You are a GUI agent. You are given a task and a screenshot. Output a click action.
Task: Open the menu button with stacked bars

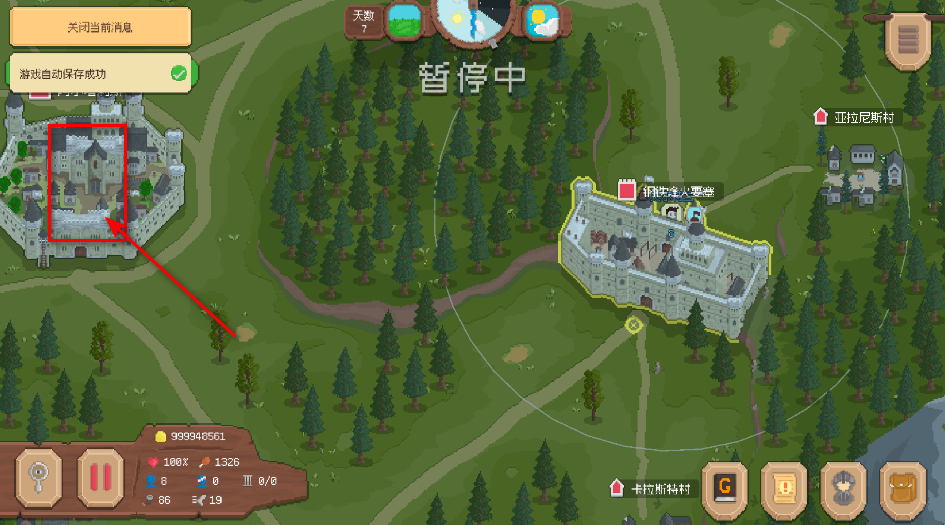point(909,41)
